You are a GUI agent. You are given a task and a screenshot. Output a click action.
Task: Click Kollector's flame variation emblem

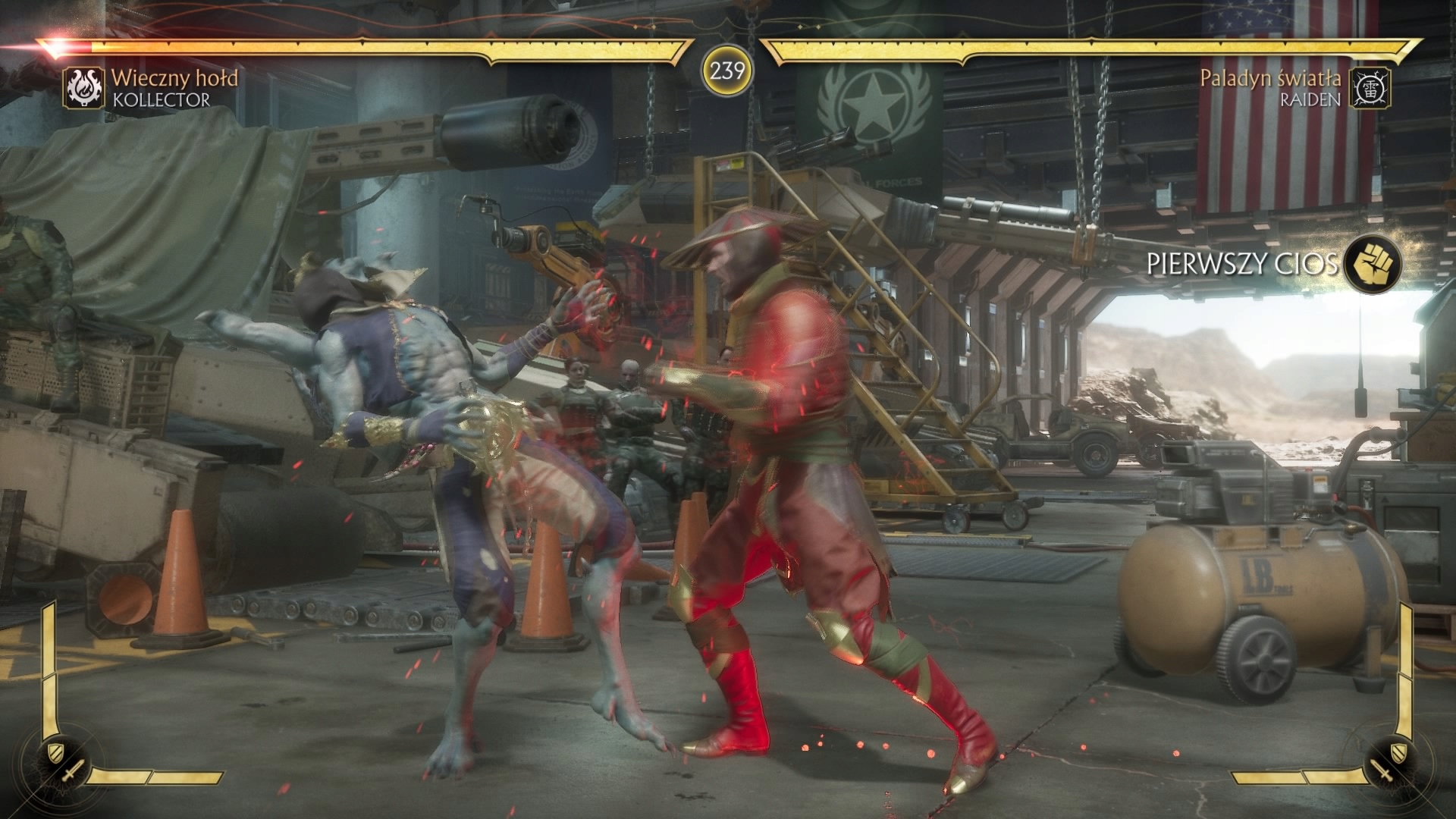tap(83, 88)
